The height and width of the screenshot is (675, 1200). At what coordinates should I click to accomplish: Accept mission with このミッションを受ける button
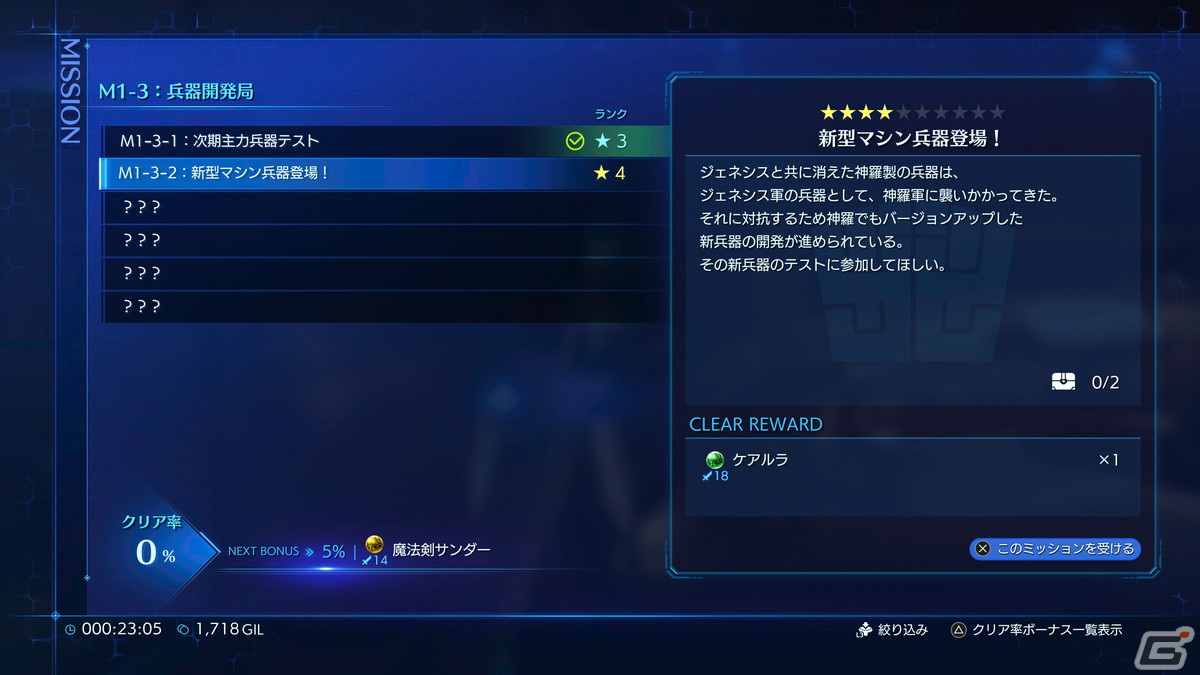point(1055,548)
